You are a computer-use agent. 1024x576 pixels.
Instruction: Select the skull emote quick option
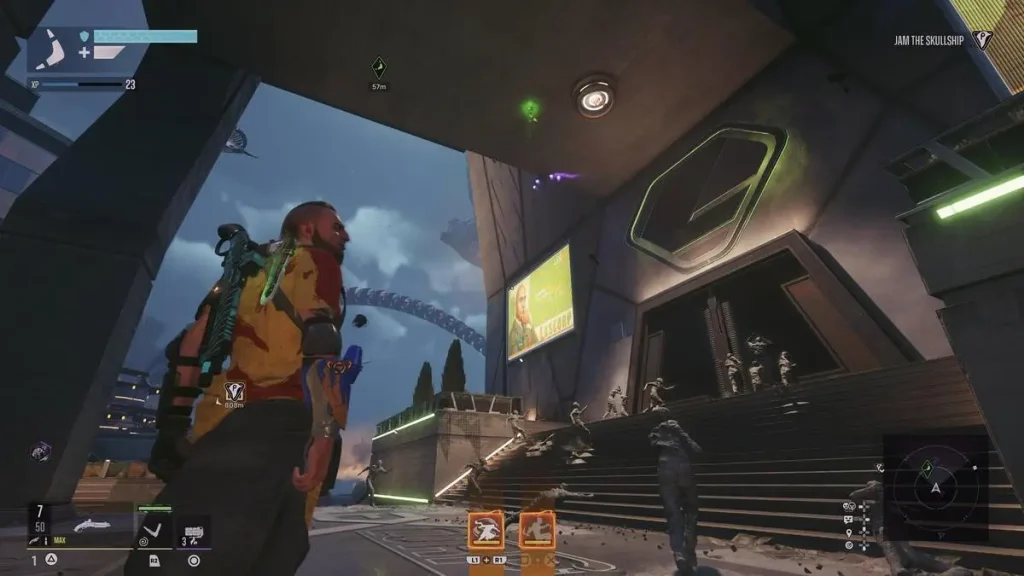coord(848,506)
